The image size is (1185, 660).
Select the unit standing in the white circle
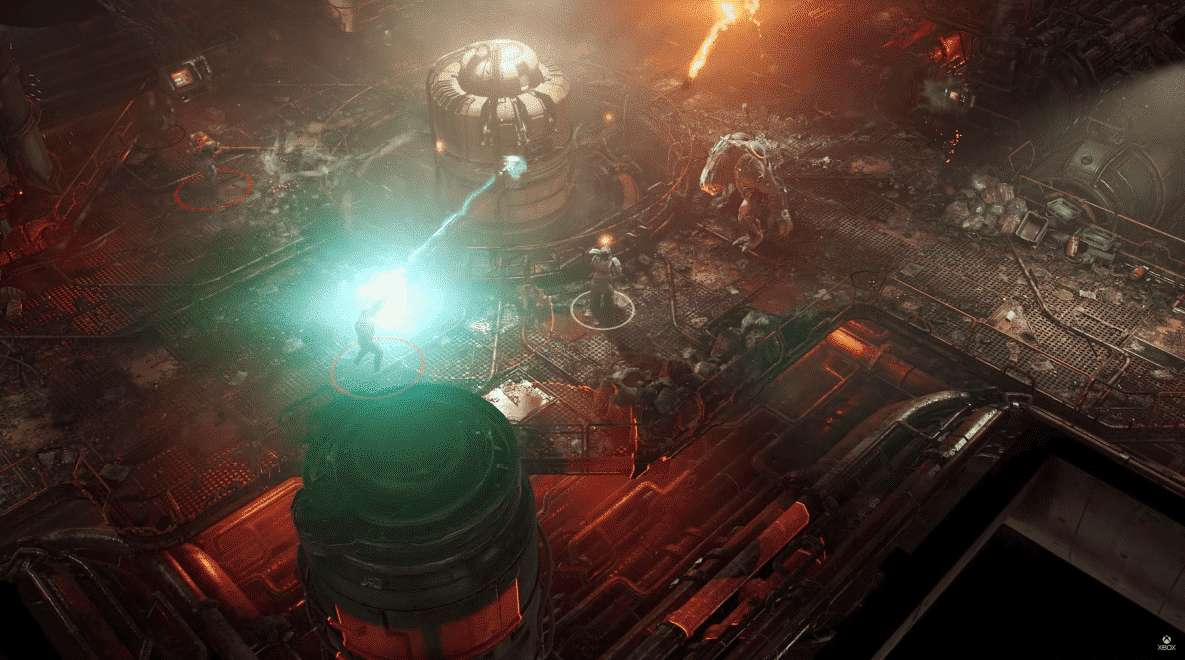603,283
